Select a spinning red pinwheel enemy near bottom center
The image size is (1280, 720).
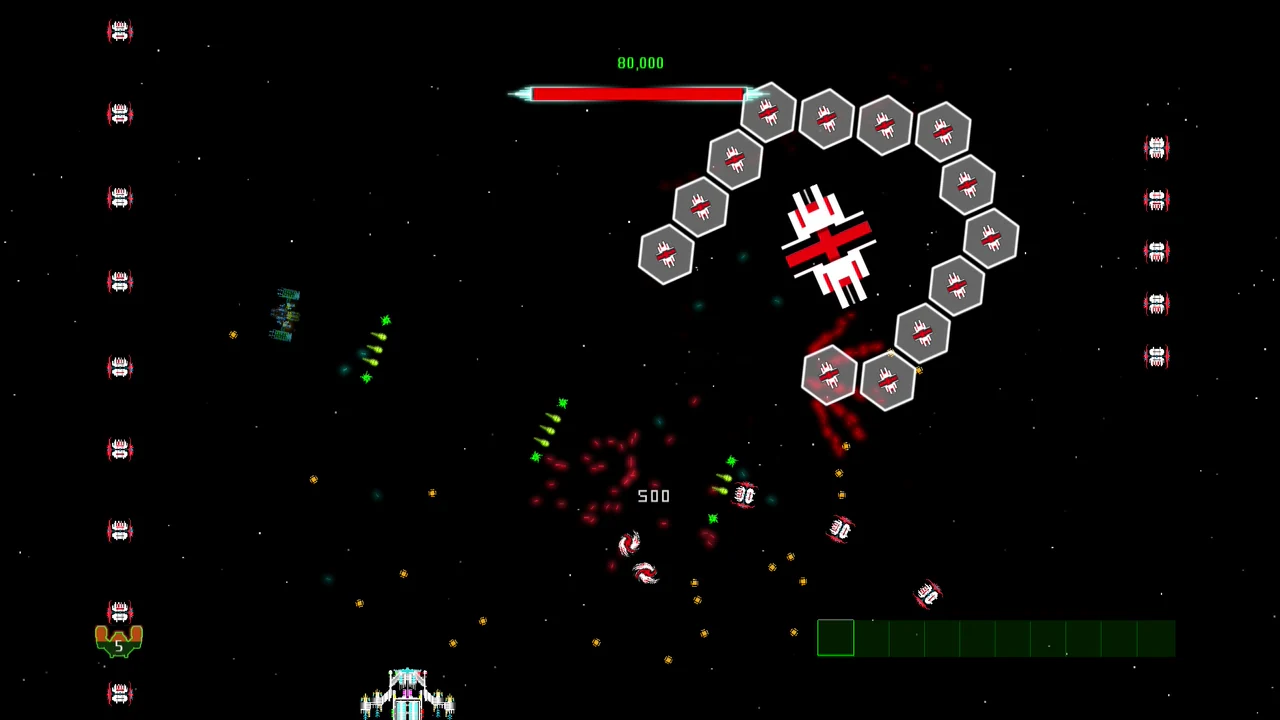(x=645, y=572)
